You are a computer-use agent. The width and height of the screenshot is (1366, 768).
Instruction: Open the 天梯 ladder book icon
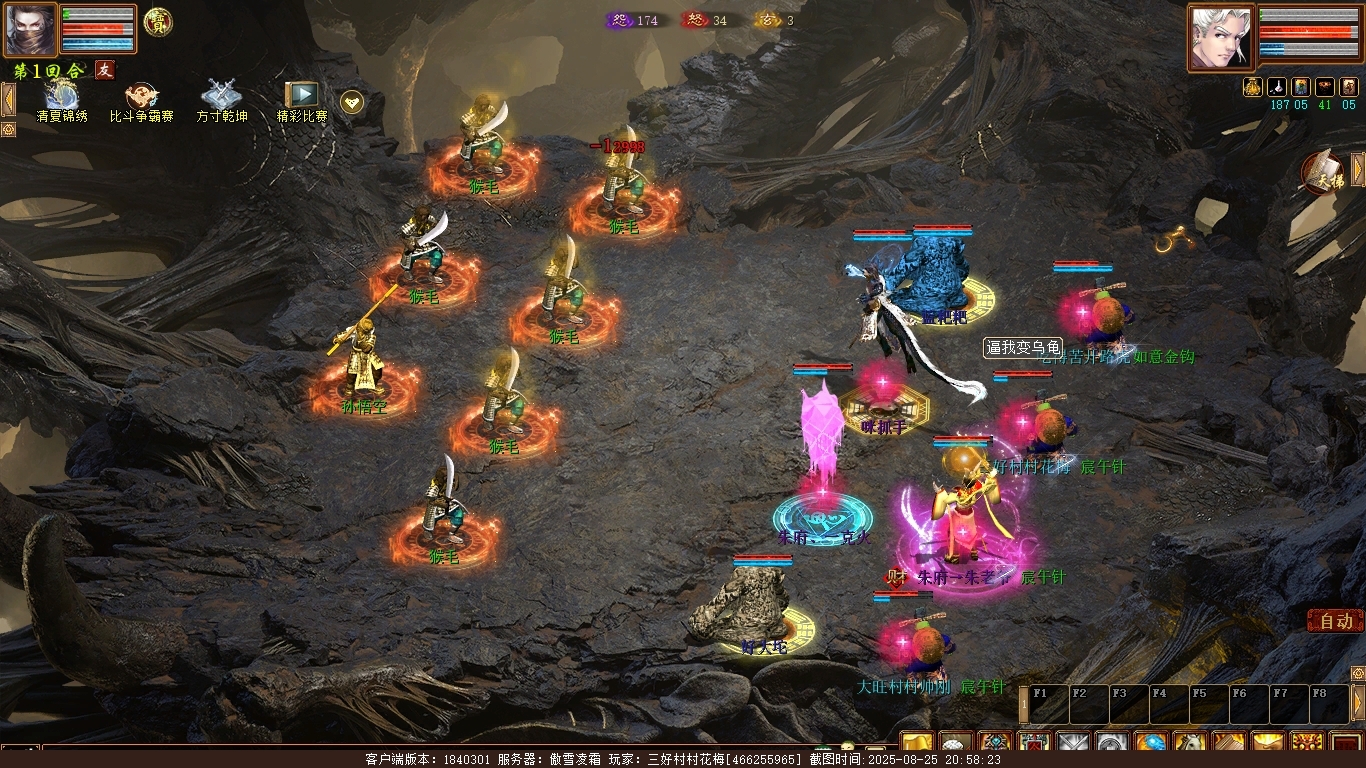pos(1326,173)
